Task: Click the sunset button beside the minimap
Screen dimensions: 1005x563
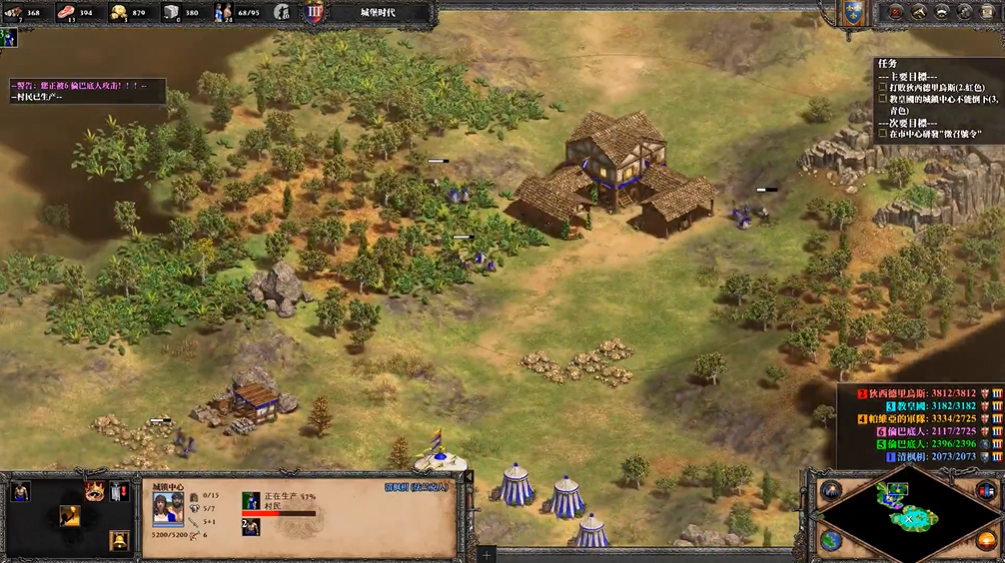Action: tap(986, 541)
